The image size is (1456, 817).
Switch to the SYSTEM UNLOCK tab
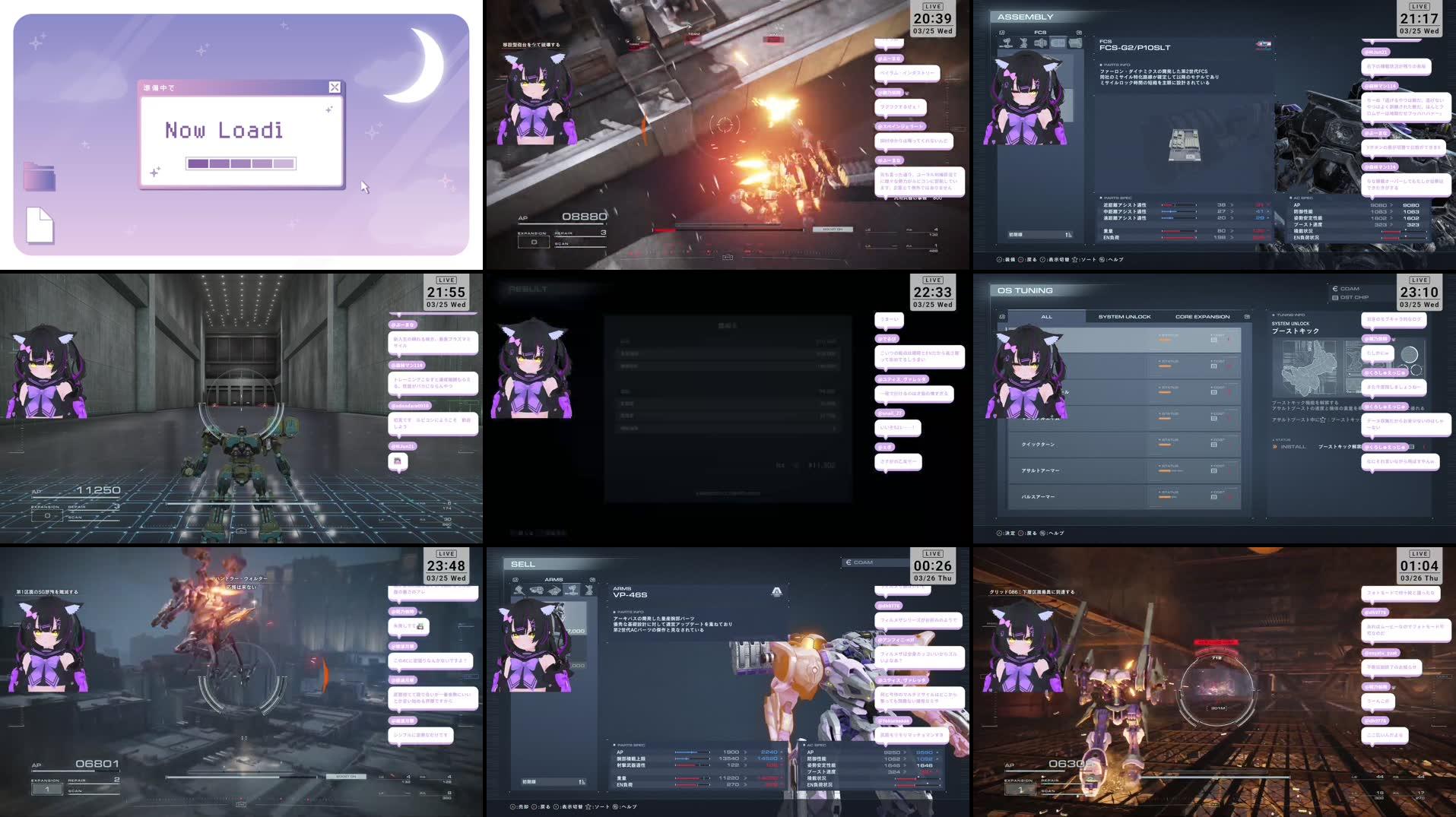coord(1125,317)
